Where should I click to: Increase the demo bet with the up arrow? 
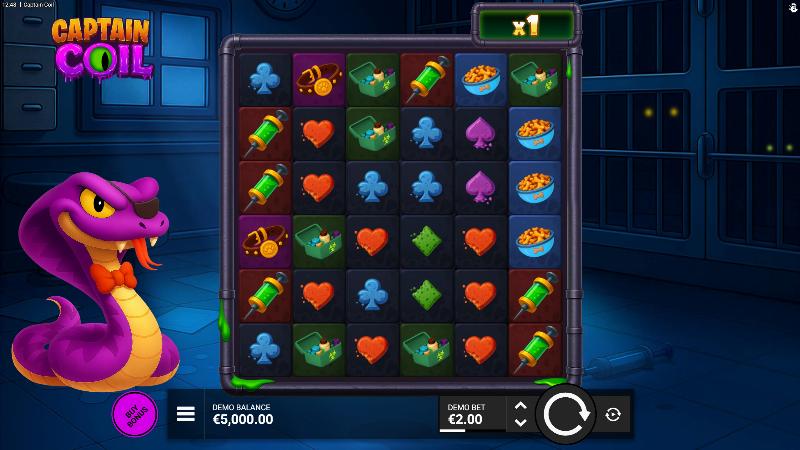click(519, 405)
